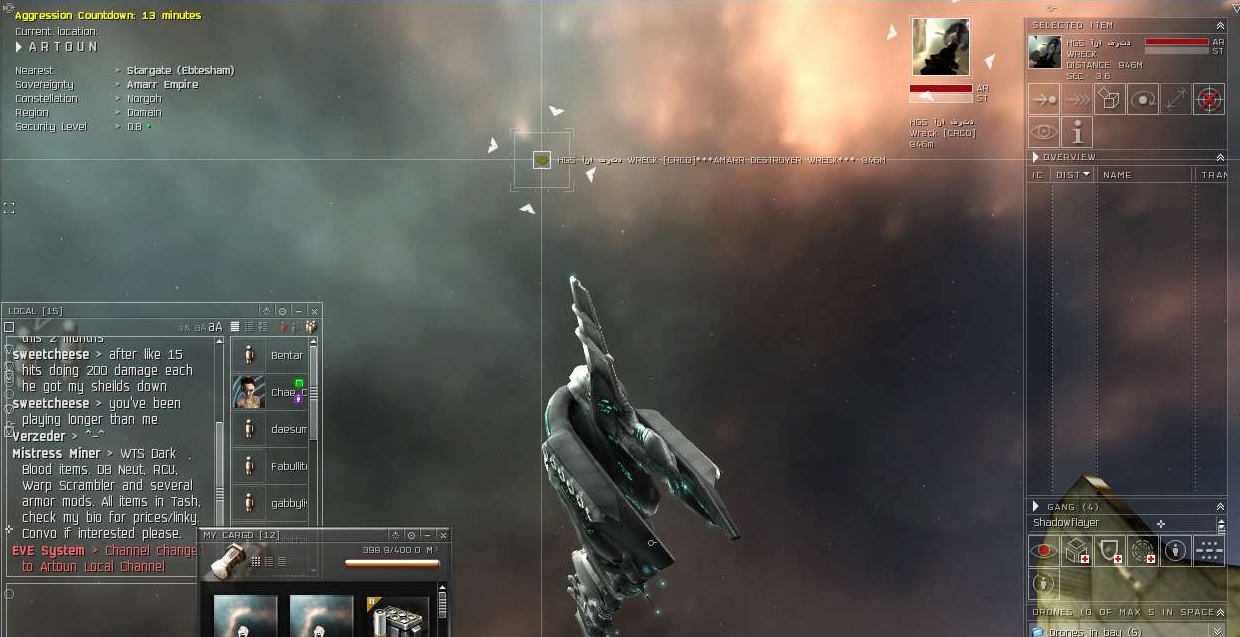Minimize the Local chat window
The height and width of the screenshot is (637, 1240).
coord(298,311)
